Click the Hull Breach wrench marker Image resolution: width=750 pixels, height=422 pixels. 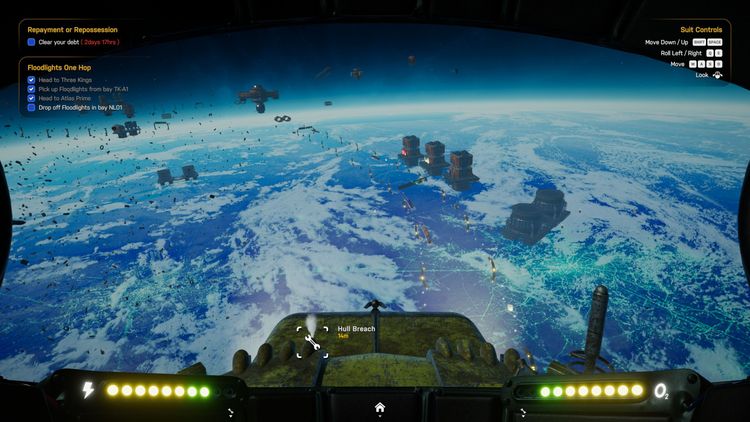[312, 342]
